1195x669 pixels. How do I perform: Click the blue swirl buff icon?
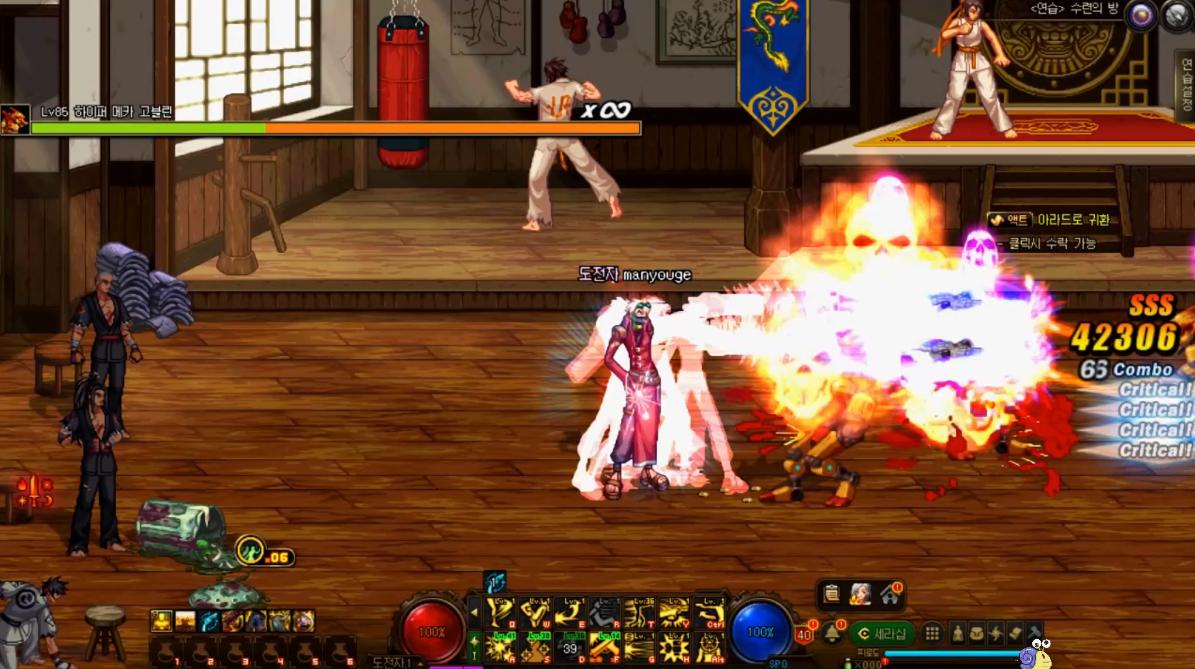coord(208,621)
